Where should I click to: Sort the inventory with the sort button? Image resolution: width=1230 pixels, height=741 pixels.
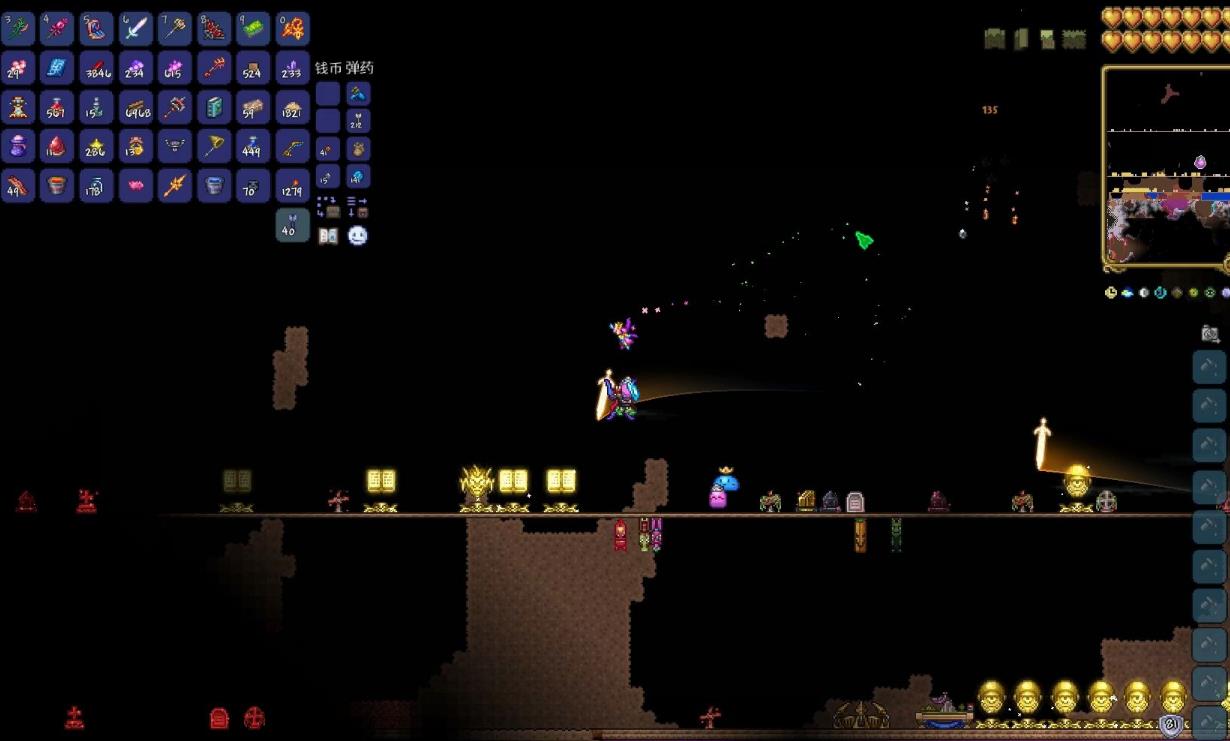click(357, 207)
